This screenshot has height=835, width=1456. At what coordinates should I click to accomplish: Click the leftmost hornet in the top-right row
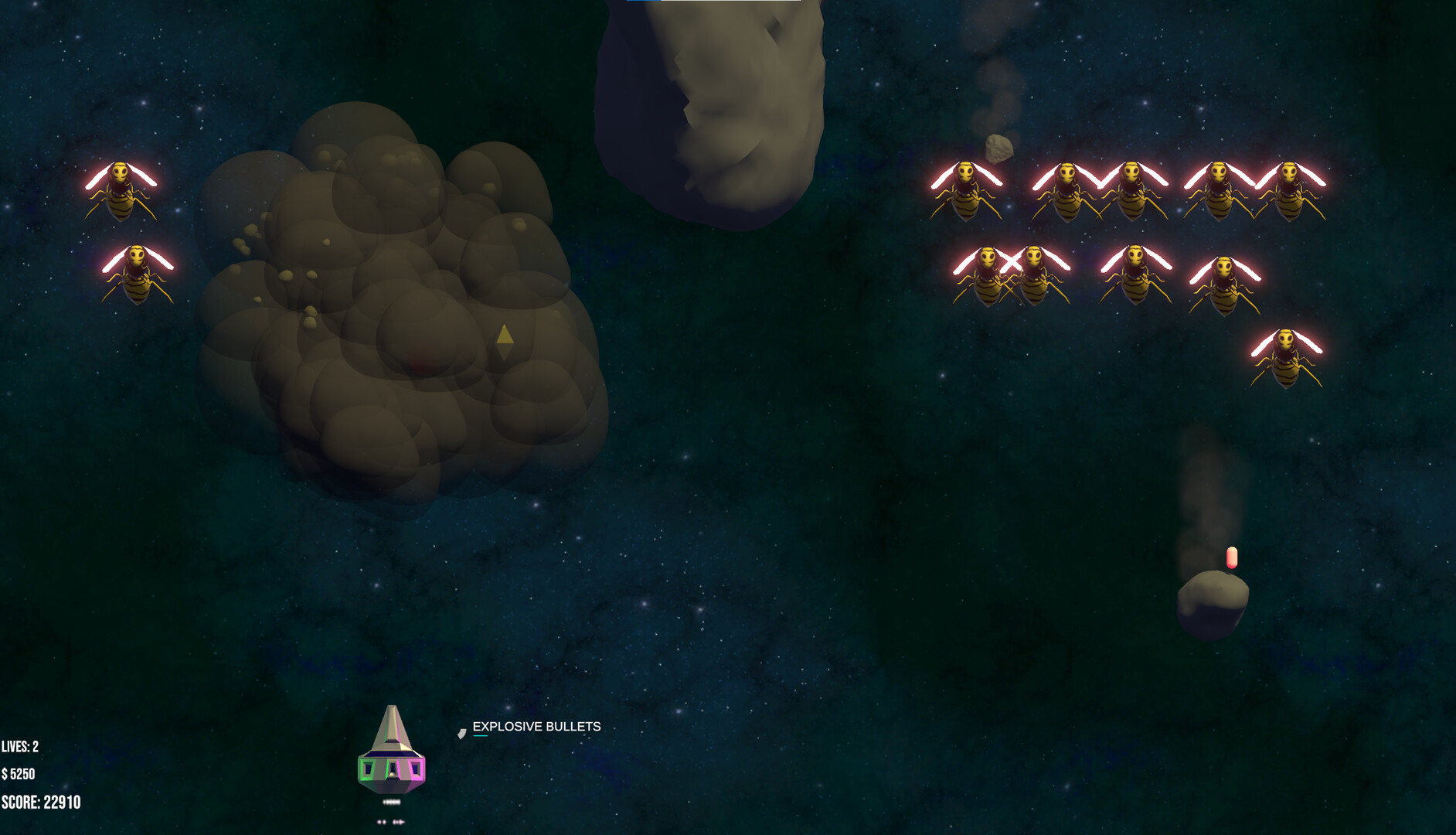pos(966,189)
